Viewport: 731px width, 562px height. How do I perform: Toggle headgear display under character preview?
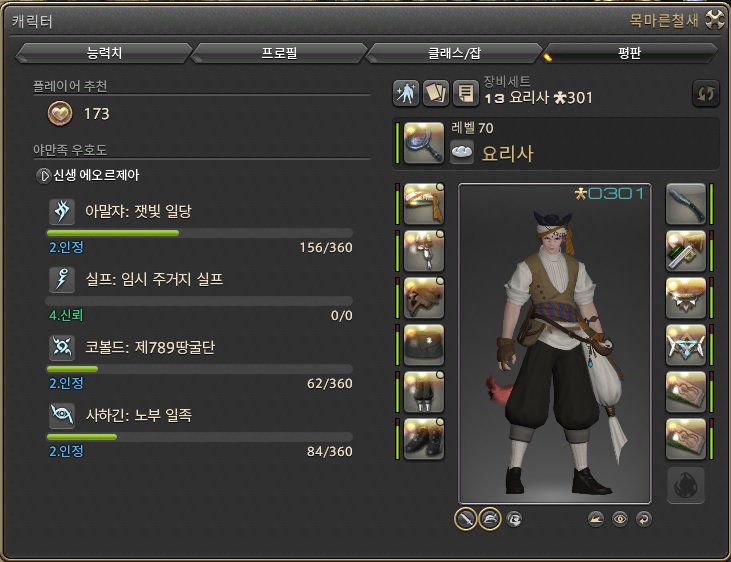490,518
